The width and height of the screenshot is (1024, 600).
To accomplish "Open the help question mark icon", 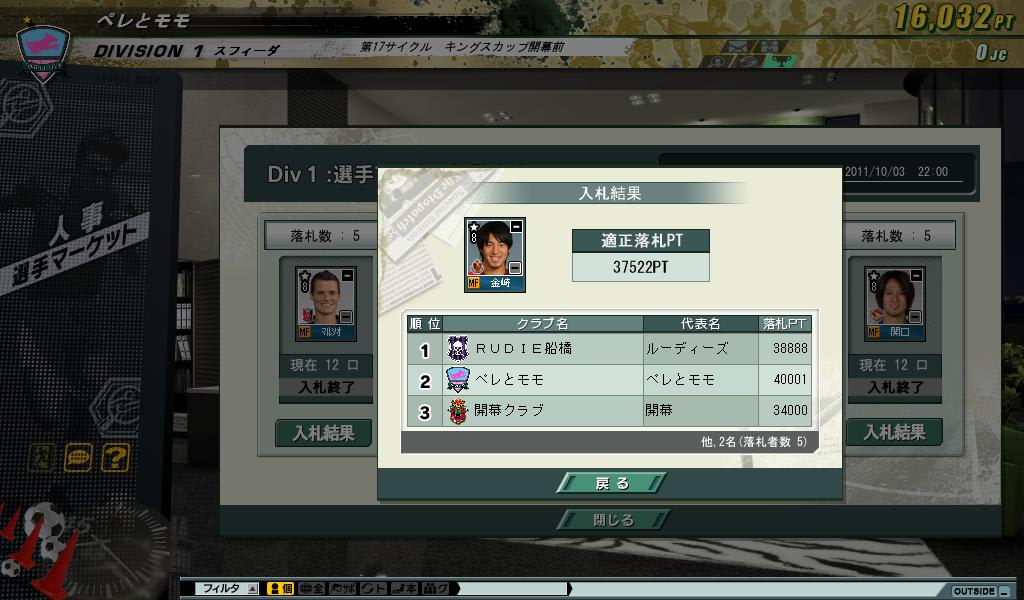I will (x=115, y=458).
